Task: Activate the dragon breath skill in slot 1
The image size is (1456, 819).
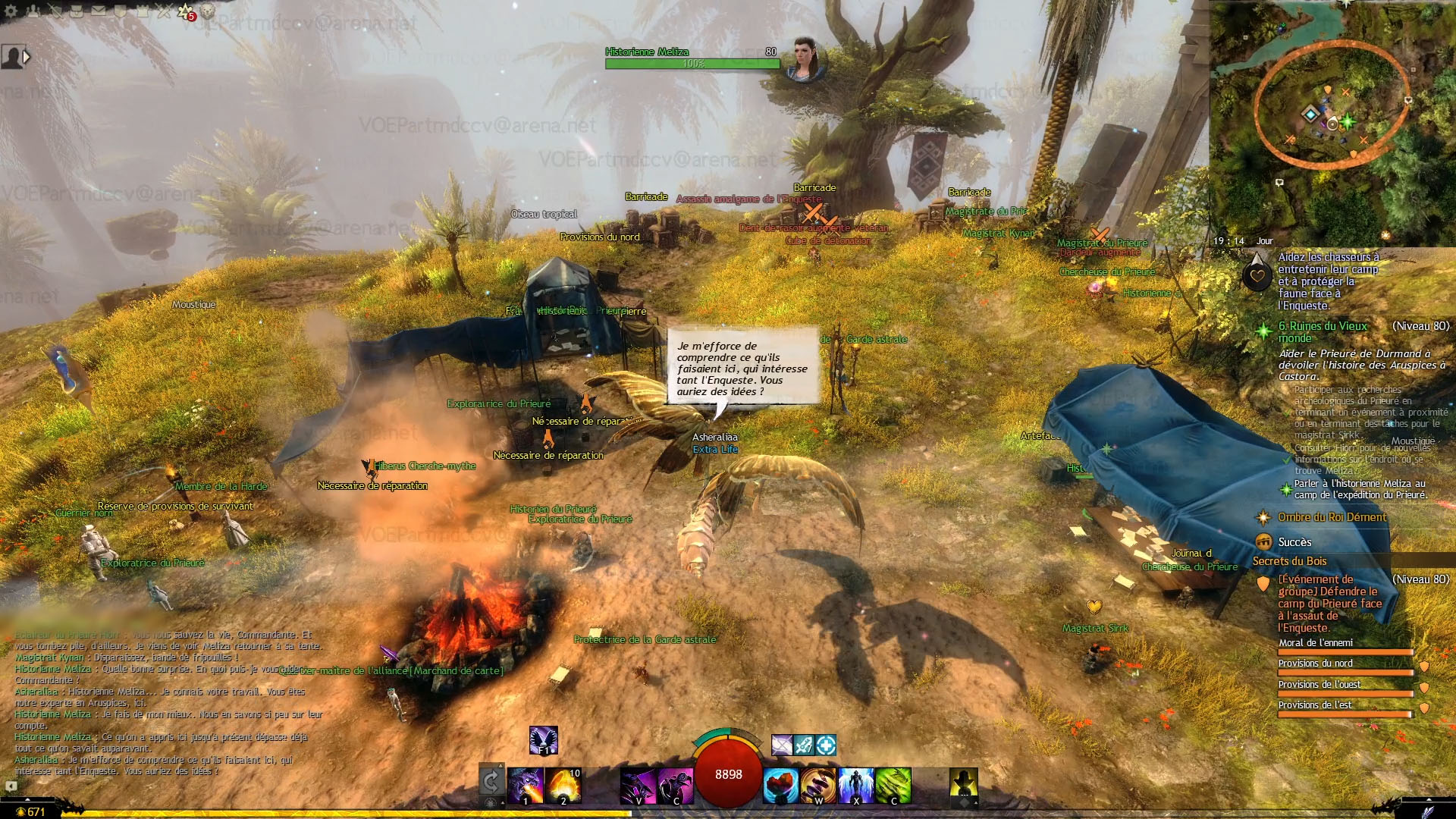Action: 525,786
